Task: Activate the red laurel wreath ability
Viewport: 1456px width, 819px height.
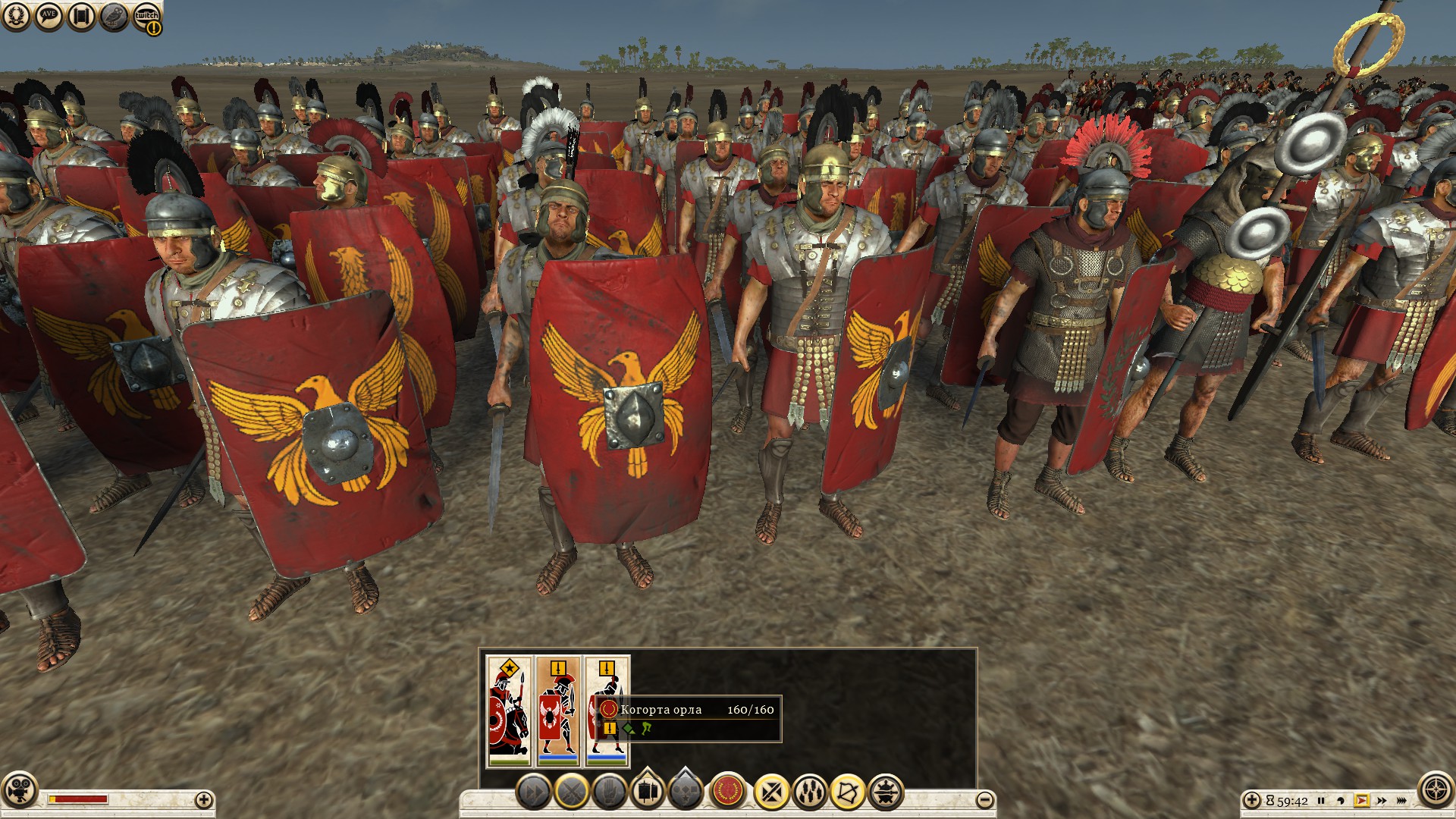Action: coord(729,792)
